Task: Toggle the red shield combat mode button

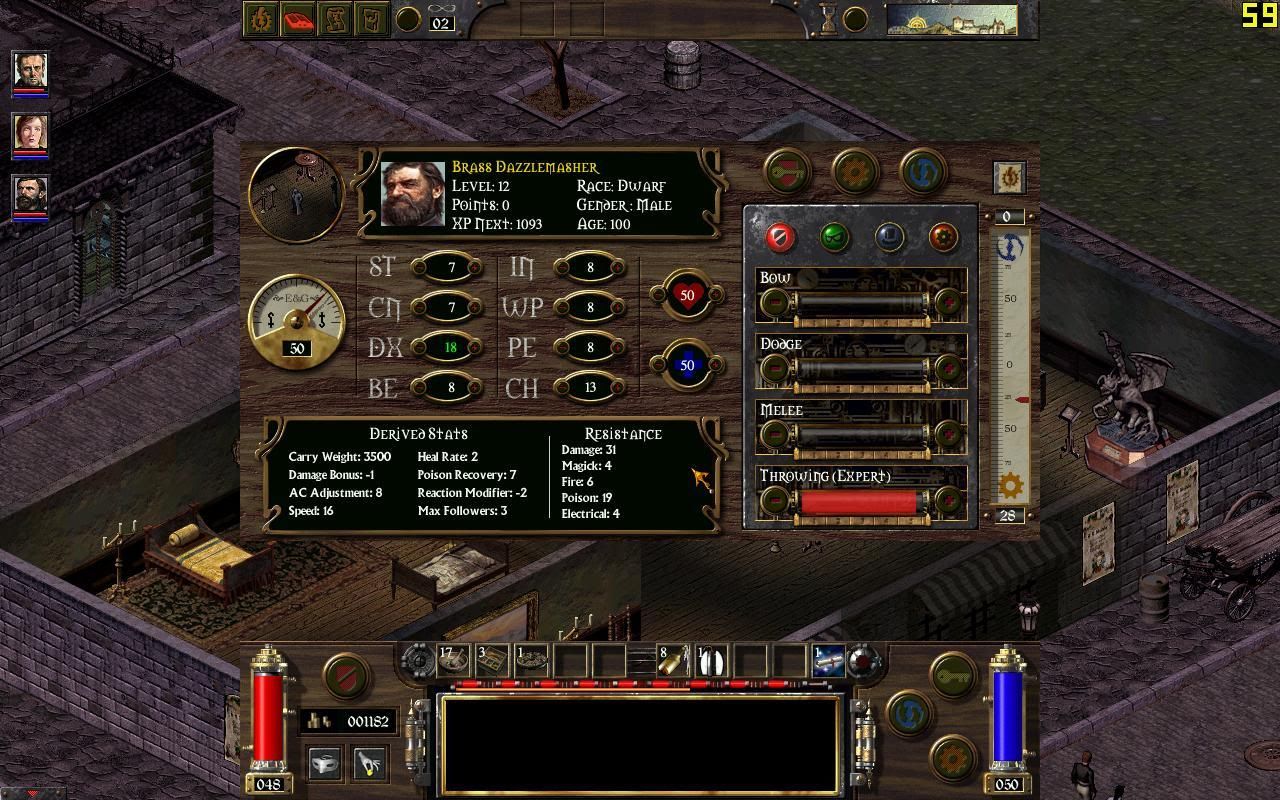Action: point(346,675)
